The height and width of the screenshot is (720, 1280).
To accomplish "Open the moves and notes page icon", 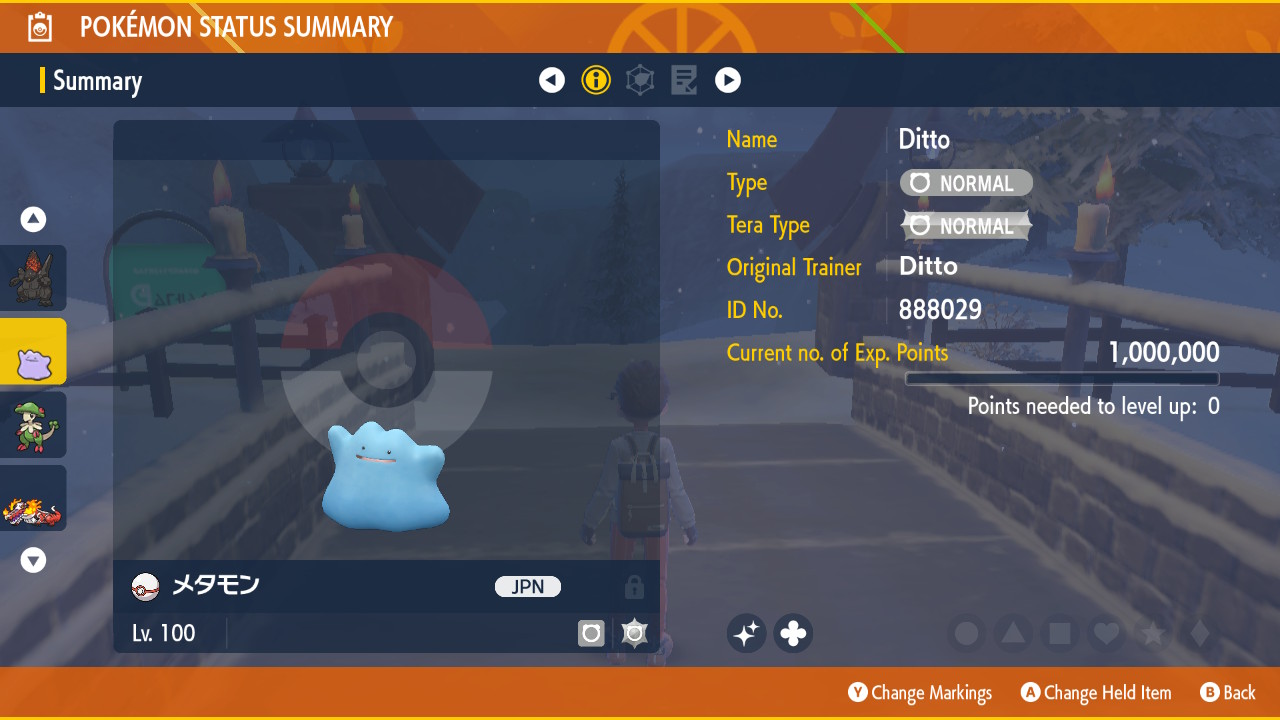I will (684, 80).
